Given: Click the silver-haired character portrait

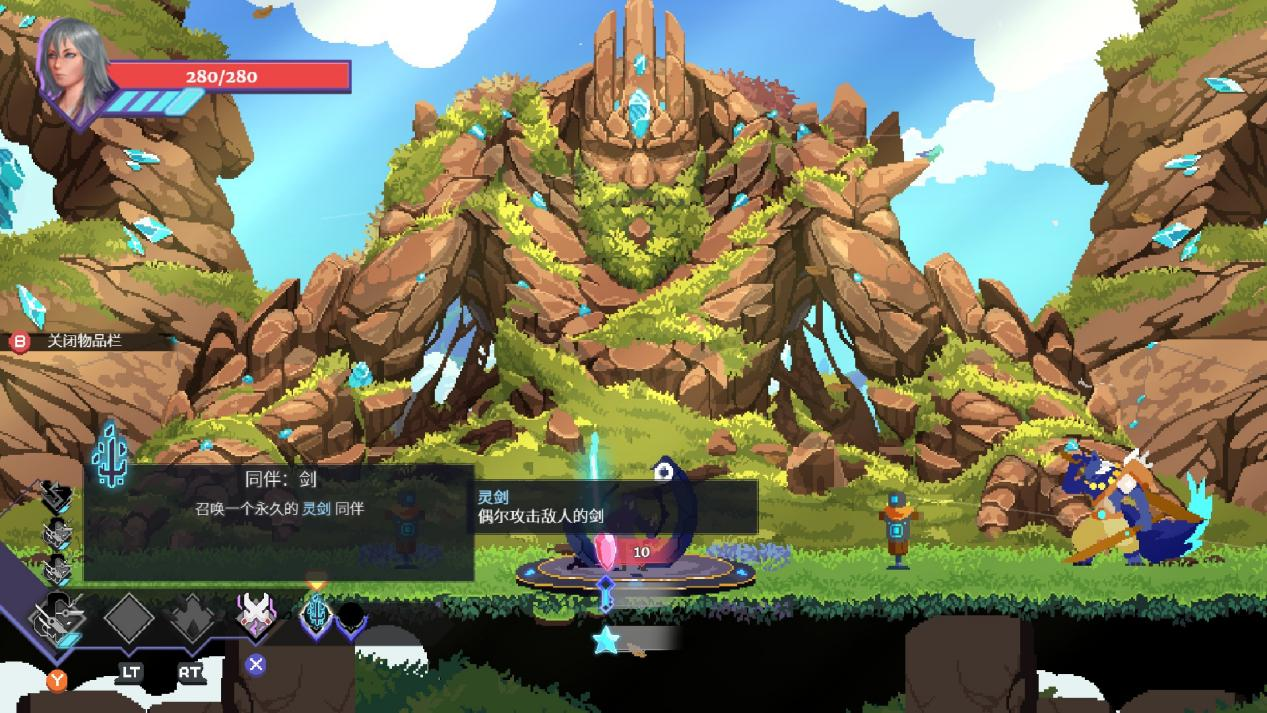Looking at the screenshot, I should [x=73, y=61].
